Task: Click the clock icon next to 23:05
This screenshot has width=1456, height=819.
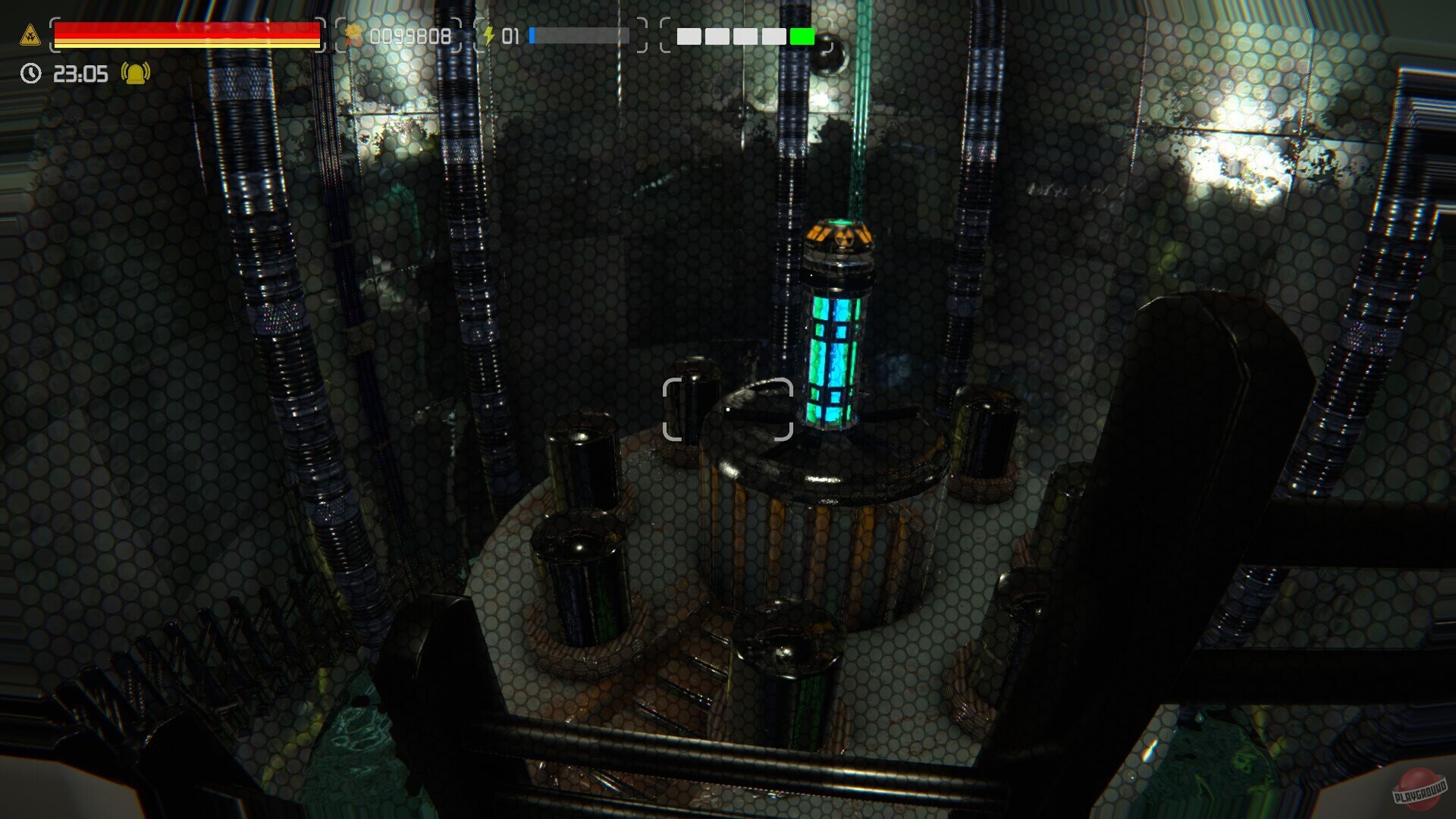Action: point(29,74)
